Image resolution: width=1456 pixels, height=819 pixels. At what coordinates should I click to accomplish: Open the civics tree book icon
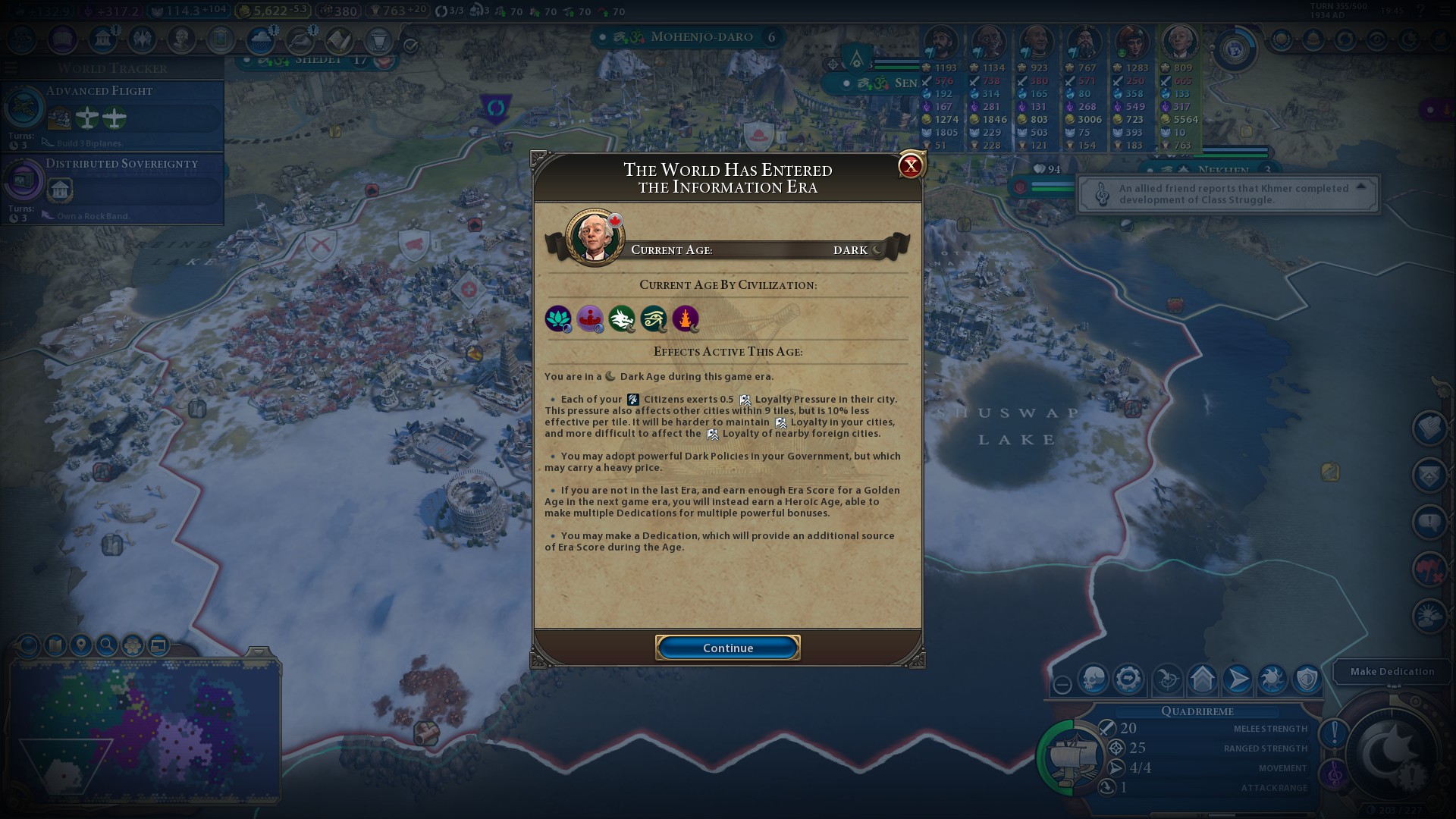coord(63,38)
